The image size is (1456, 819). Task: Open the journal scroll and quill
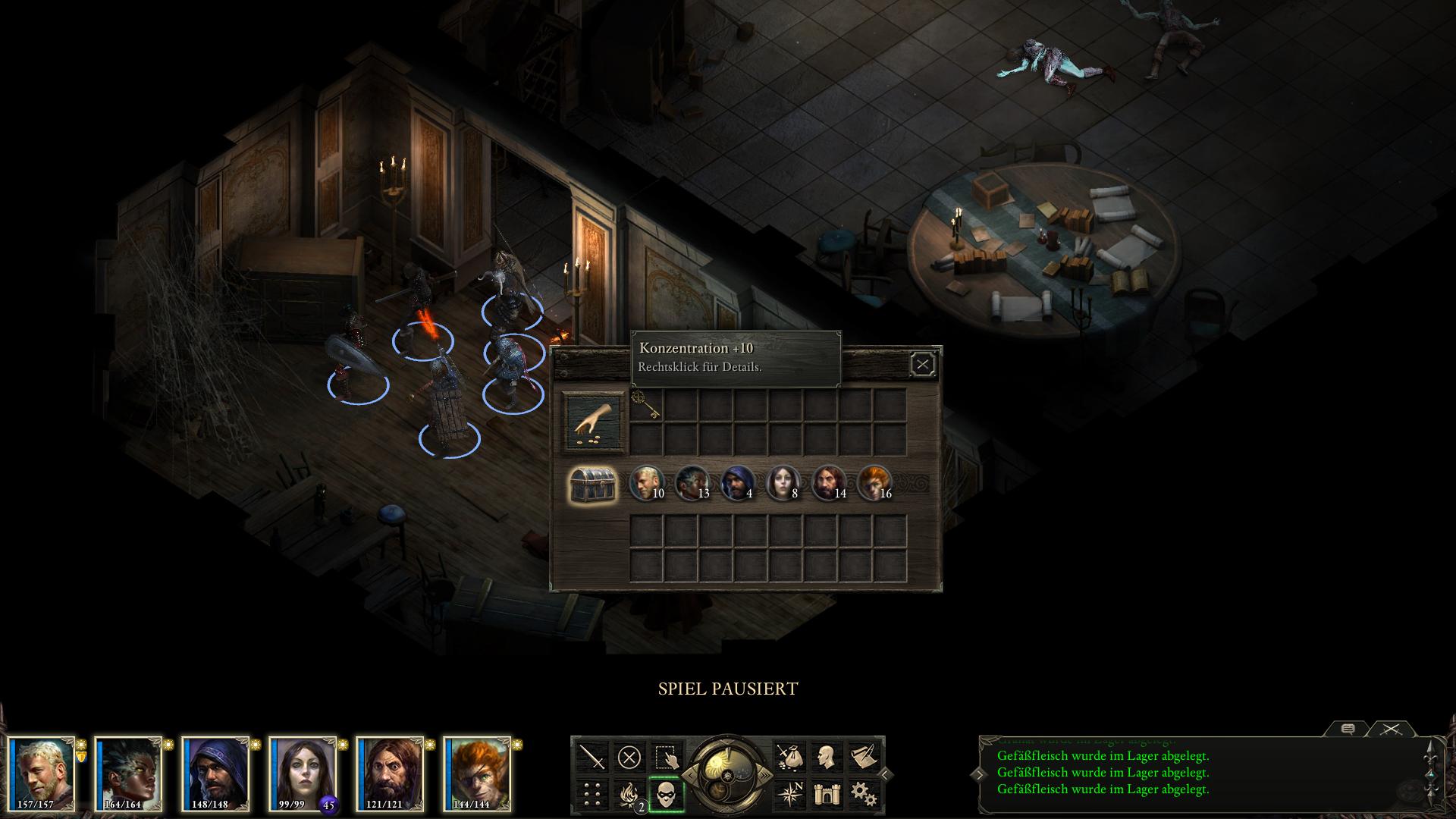click(862, 757)
